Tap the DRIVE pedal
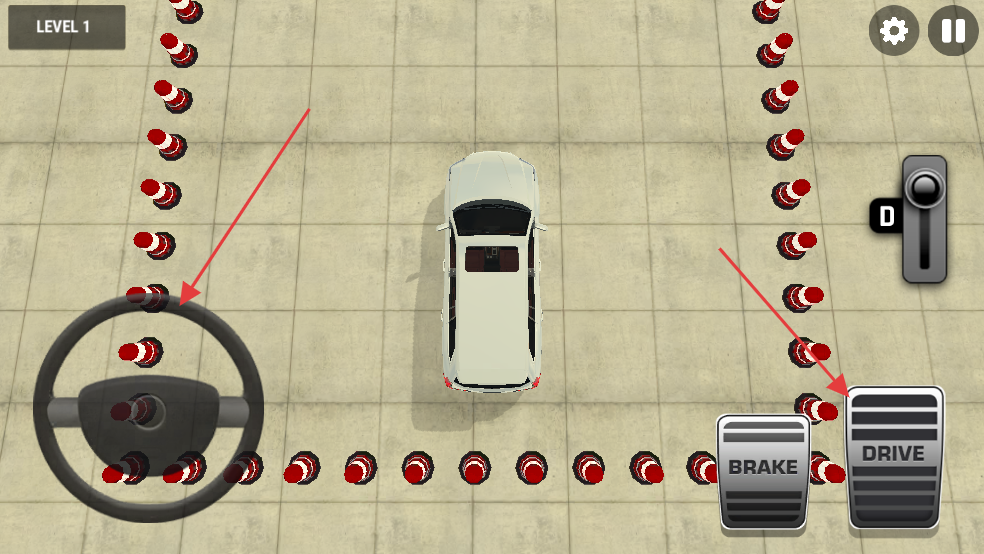The height and width of the screenshot is (554, 984). pos(895,457)
